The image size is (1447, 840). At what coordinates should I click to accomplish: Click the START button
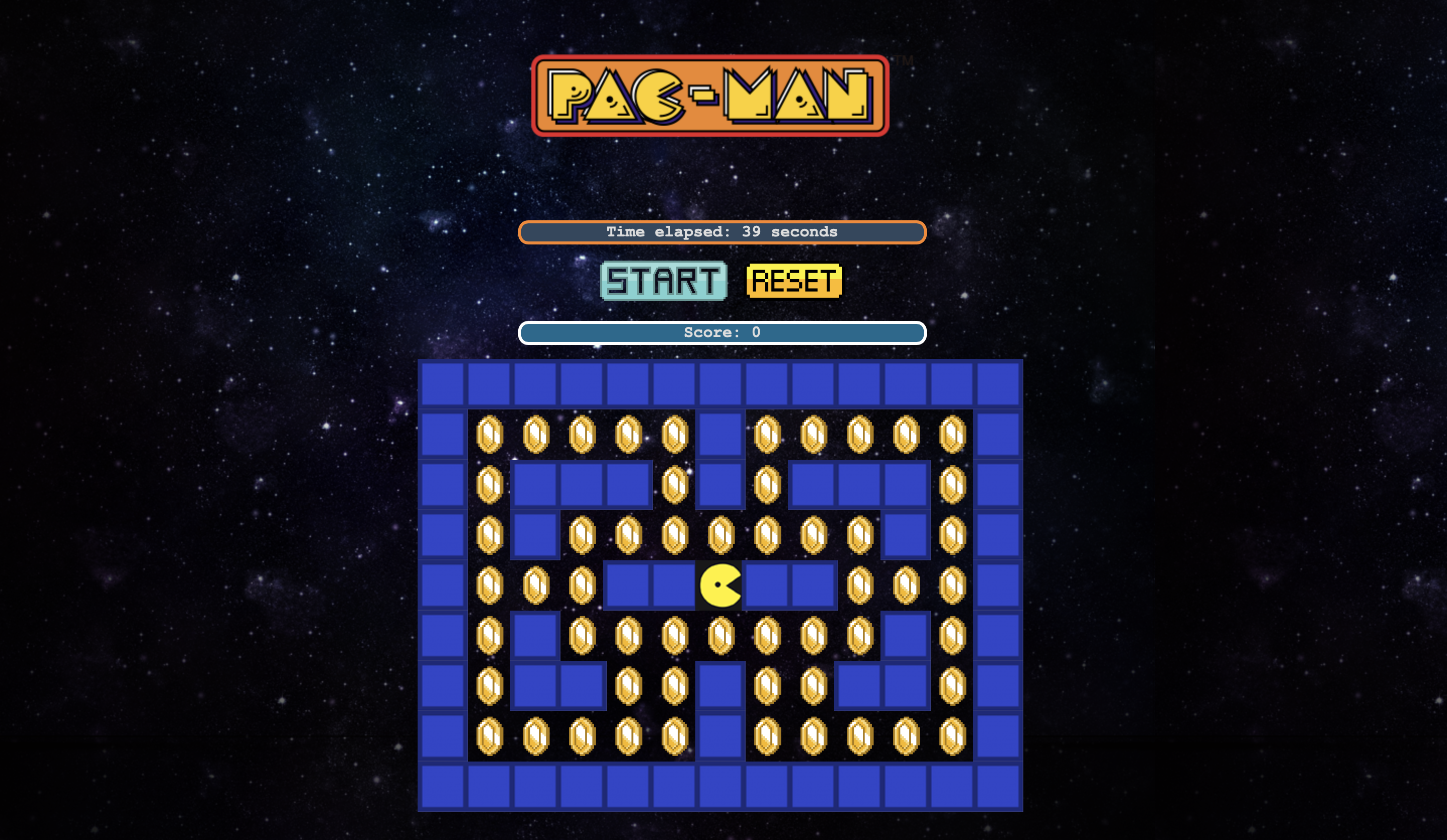coord(663,281)
